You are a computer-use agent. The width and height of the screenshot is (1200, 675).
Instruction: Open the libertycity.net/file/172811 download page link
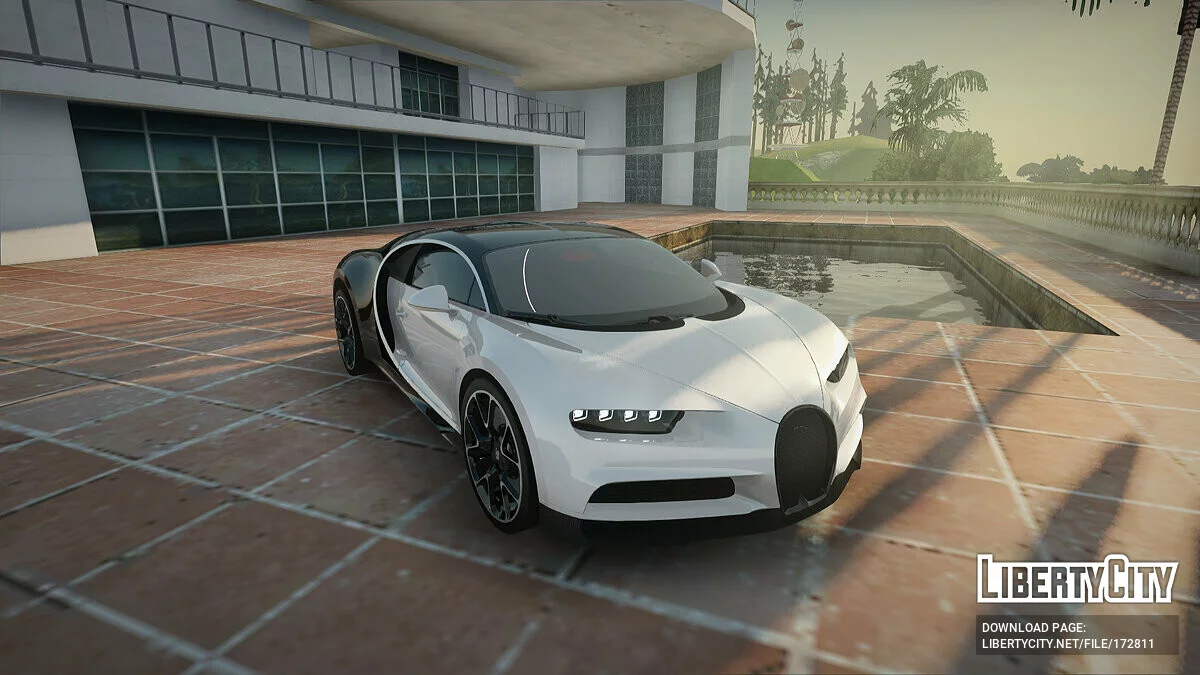(x=1067, y=644)
